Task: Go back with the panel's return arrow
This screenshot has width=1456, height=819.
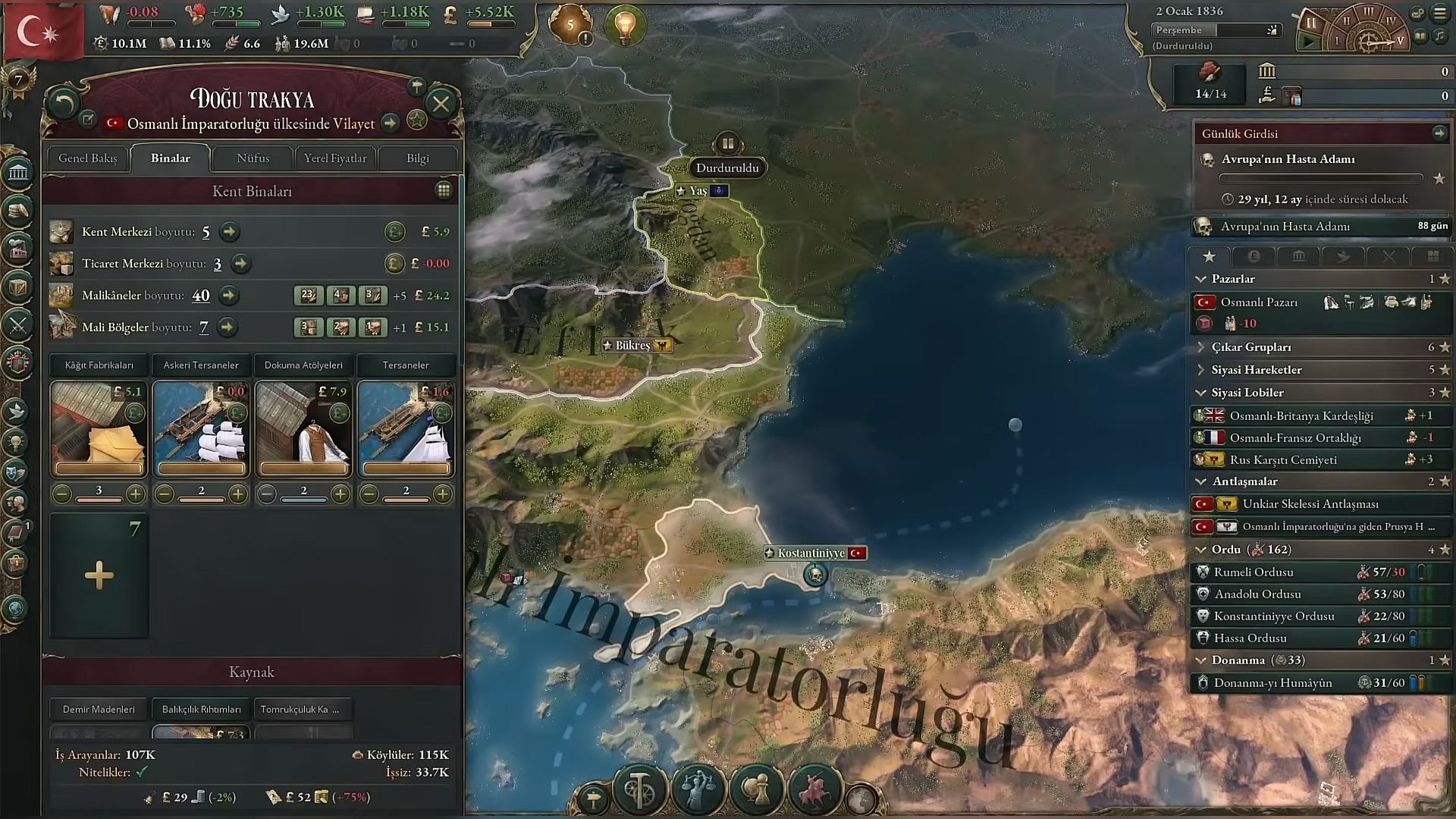Action: coord(64,104)
